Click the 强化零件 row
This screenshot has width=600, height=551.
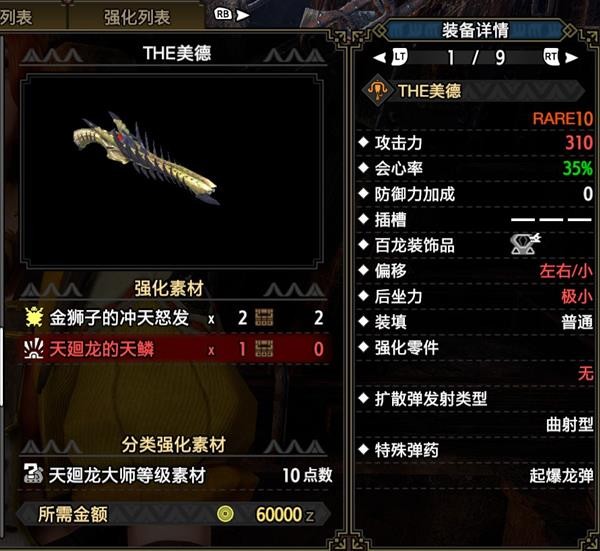pyautogui.click(x=475, y=348)
